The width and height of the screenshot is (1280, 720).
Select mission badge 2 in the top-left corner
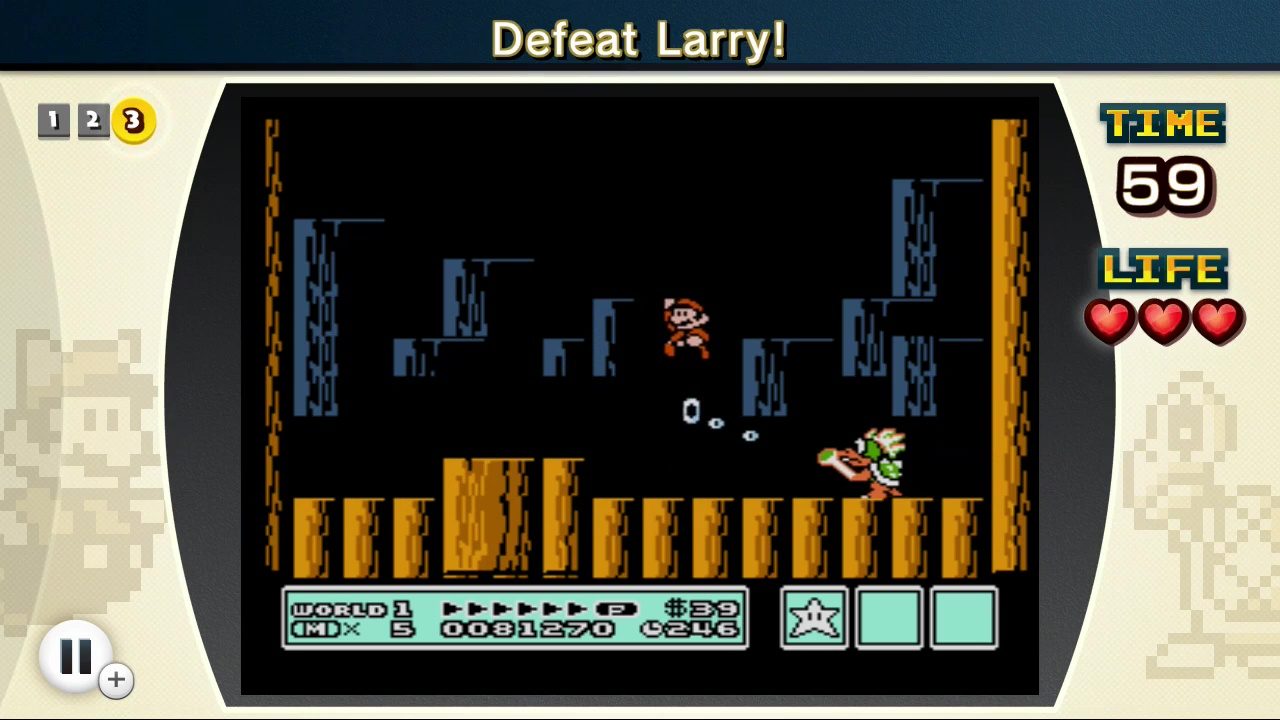coord(93,121)
